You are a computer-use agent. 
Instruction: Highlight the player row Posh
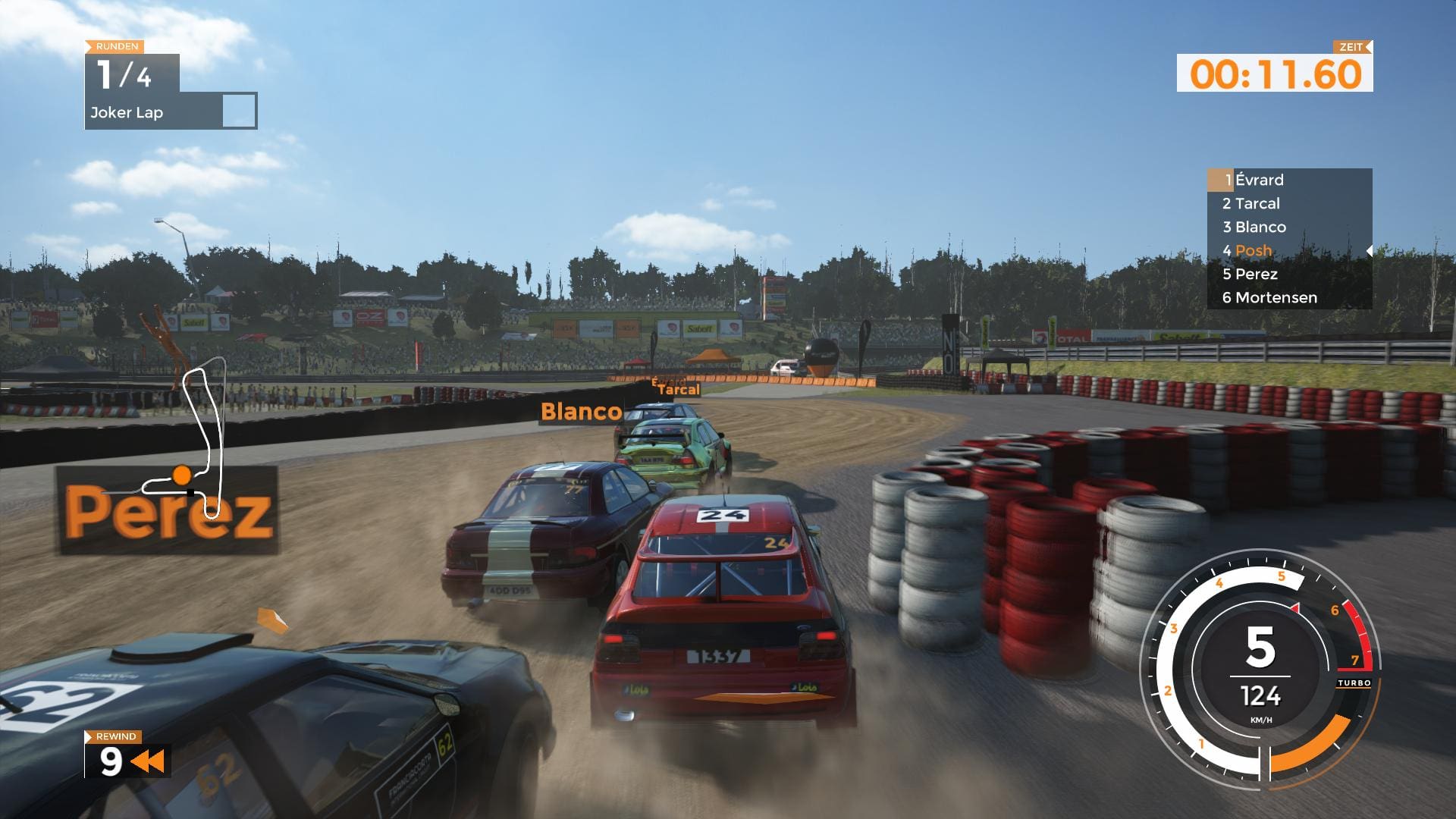1253,250
